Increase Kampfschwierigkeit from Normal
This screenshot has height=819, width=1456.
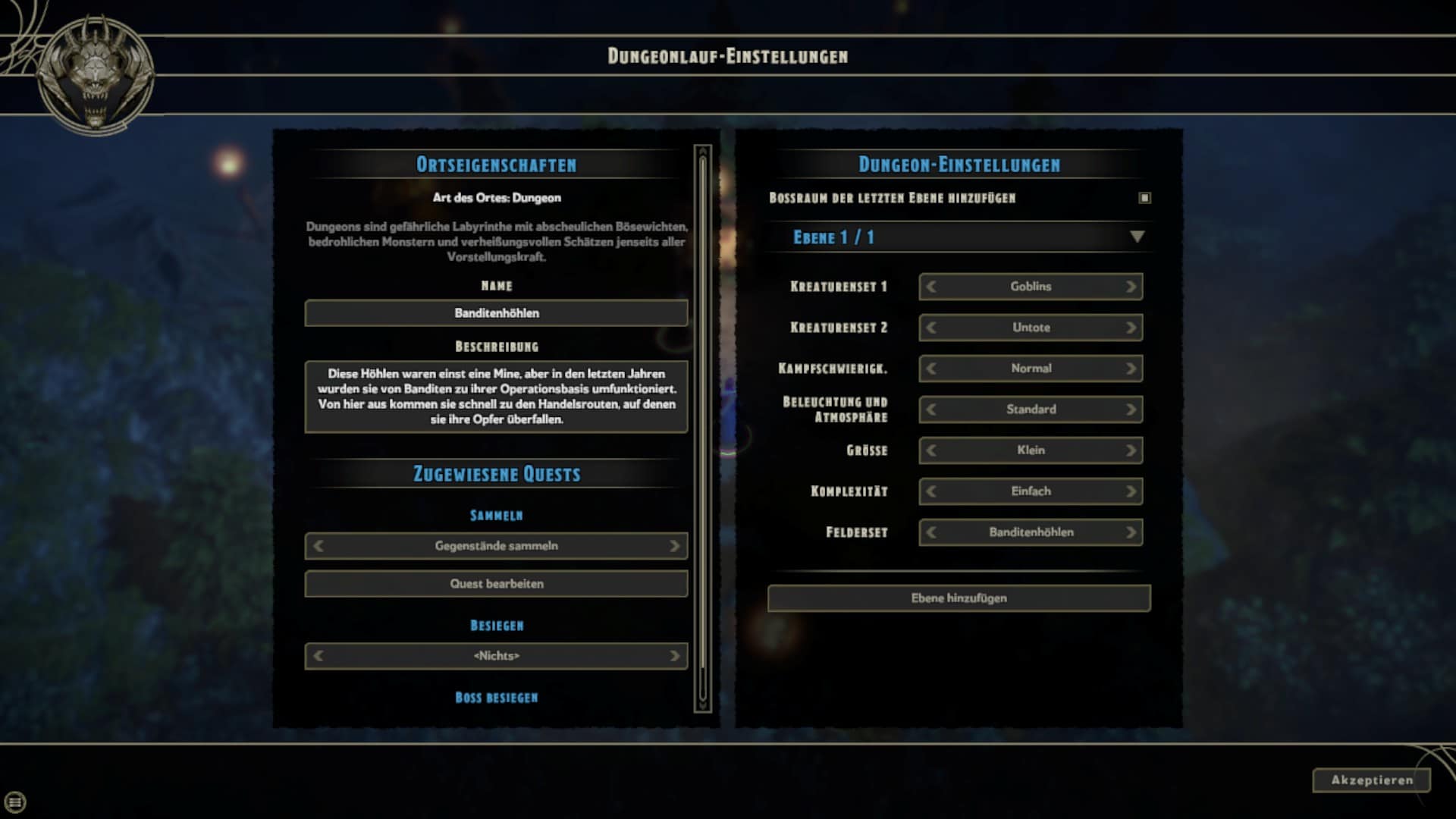coord(1131,369)
